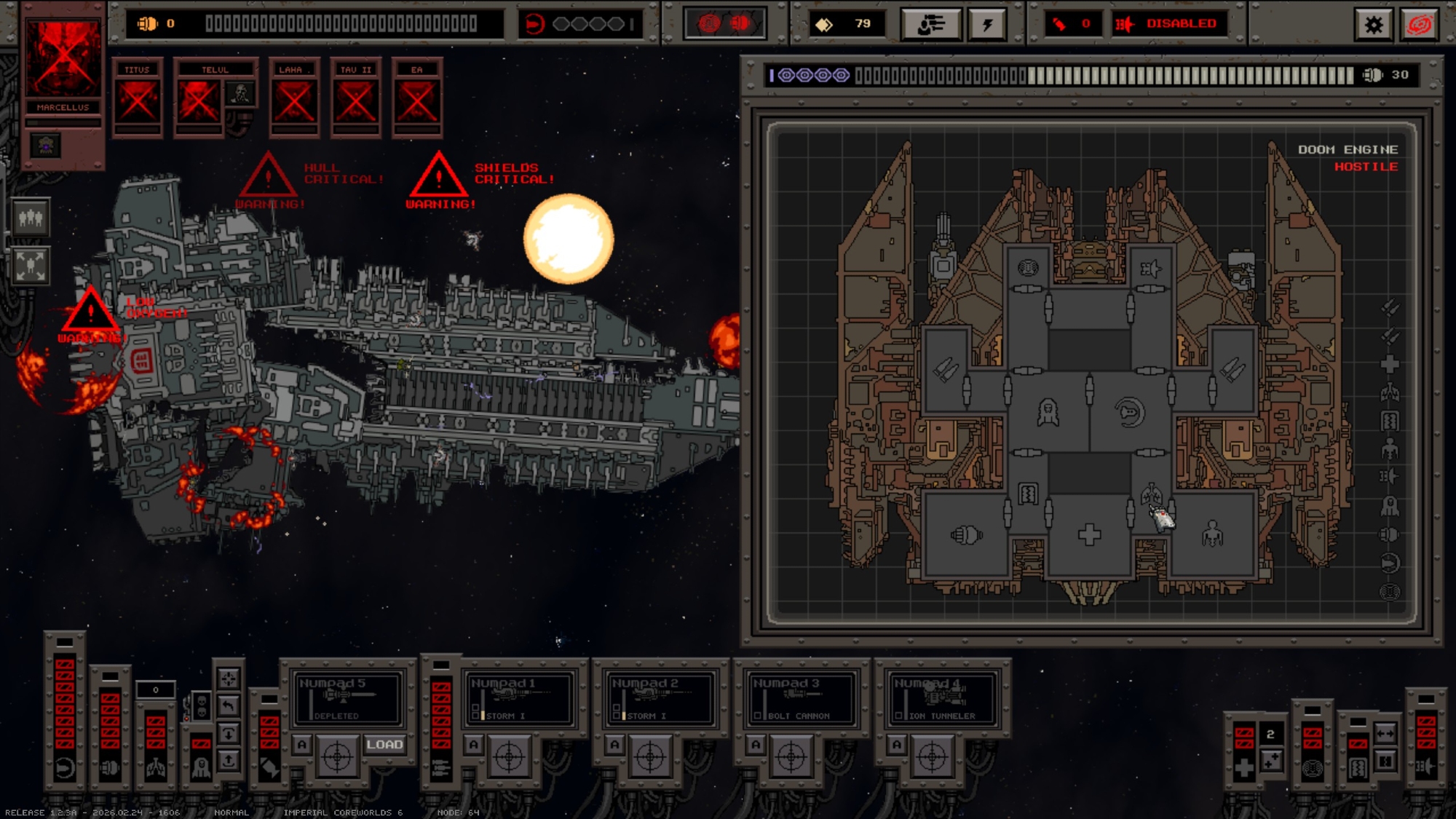Open the gear settings menu
The width and height of the screenshot is (1456, 819).
coord(1373,25)
